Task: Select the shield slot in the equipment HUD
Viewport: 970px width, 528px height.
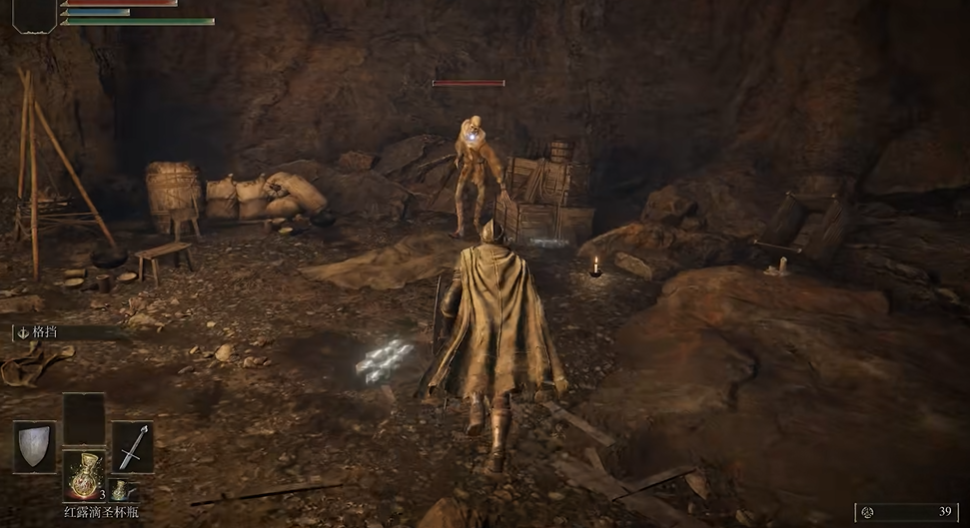Action: point(34,446)
